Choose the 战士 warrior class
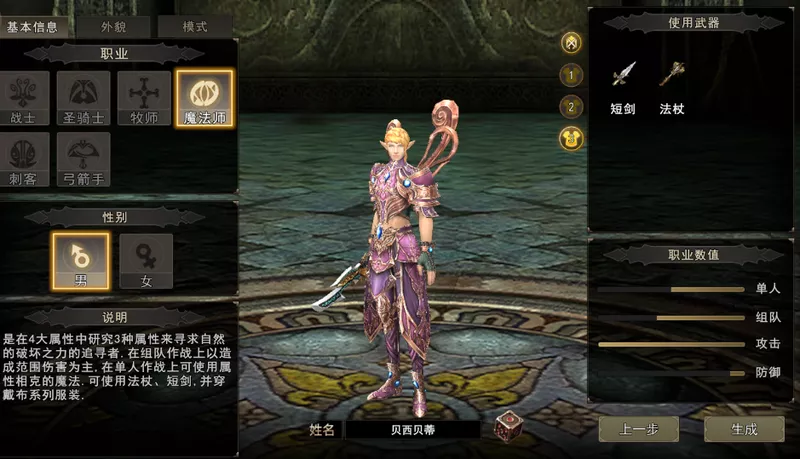Image resolution: width=800 pixels, height=459 pixels. (x=22, y=97)
